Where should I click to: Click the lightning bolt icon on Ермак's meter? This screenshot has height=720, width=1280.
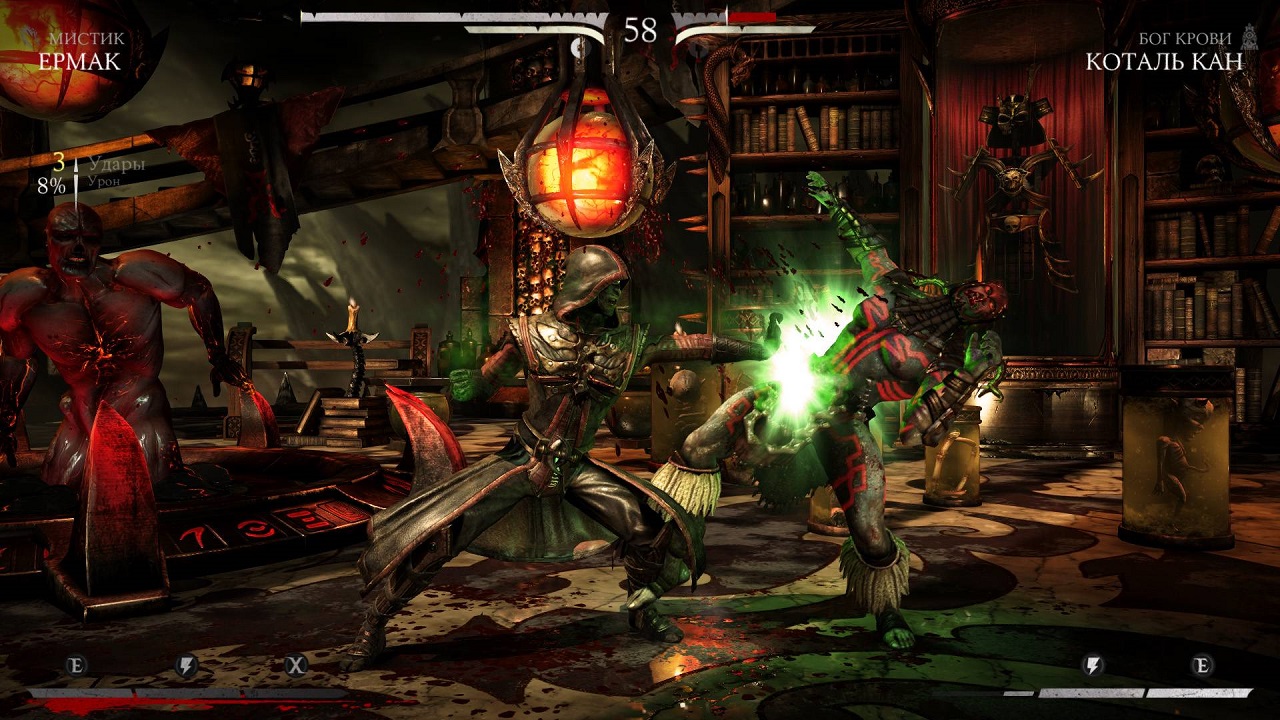tap(187, 665)
